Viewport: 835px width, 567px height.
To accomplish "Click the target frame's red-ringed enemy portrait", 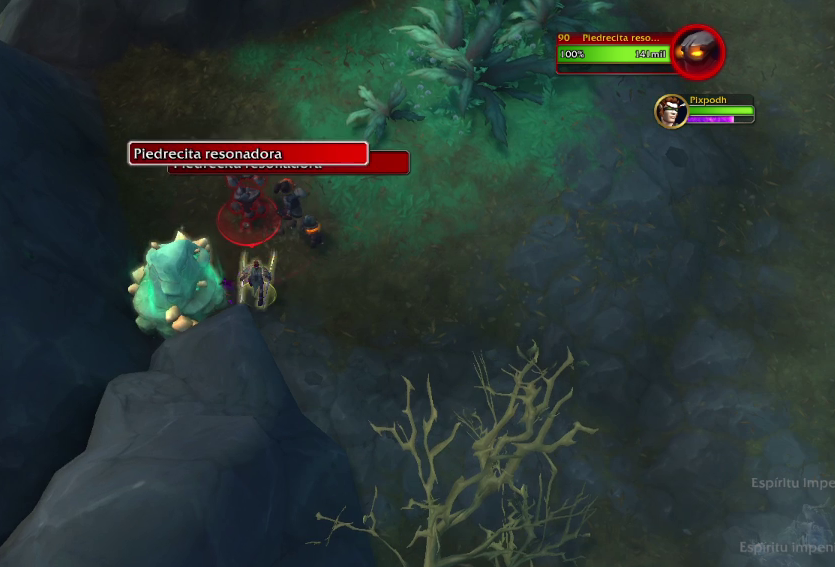I will click(x=697, y=50).
